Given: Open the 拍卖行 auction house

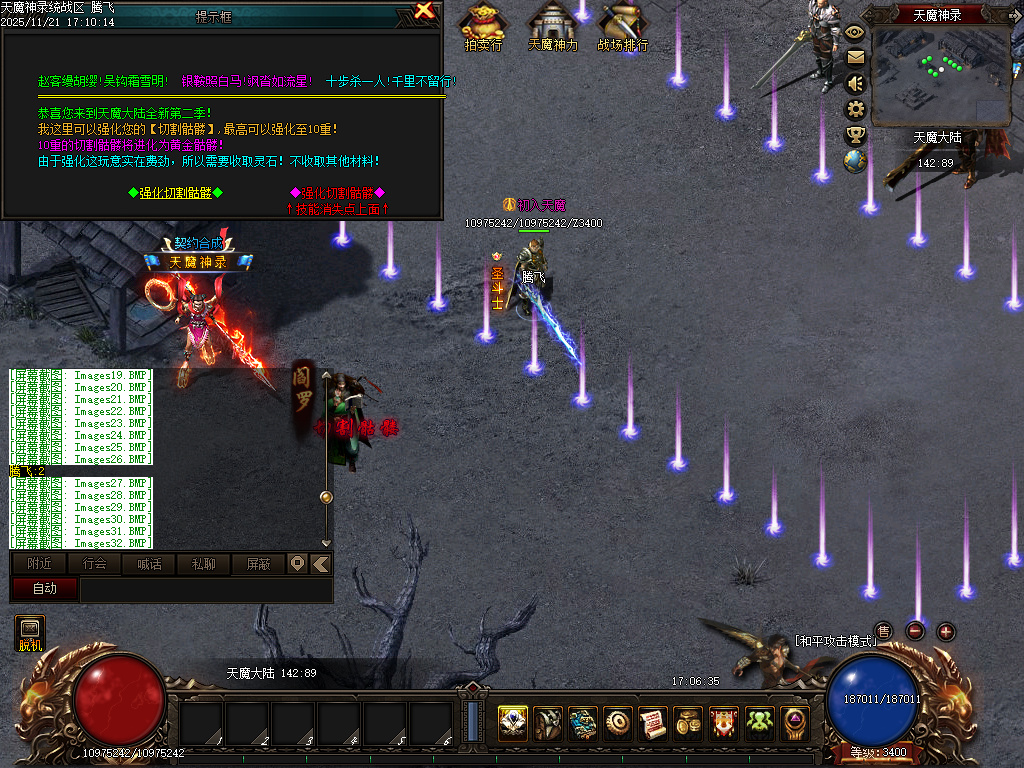Looking at the screenshot, I should point(484,24).
